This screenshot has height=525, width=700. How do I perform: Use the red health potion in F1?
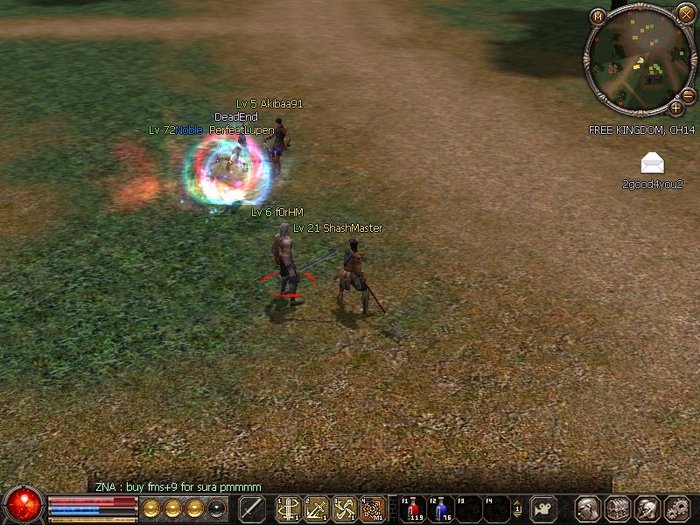point(413,508)
